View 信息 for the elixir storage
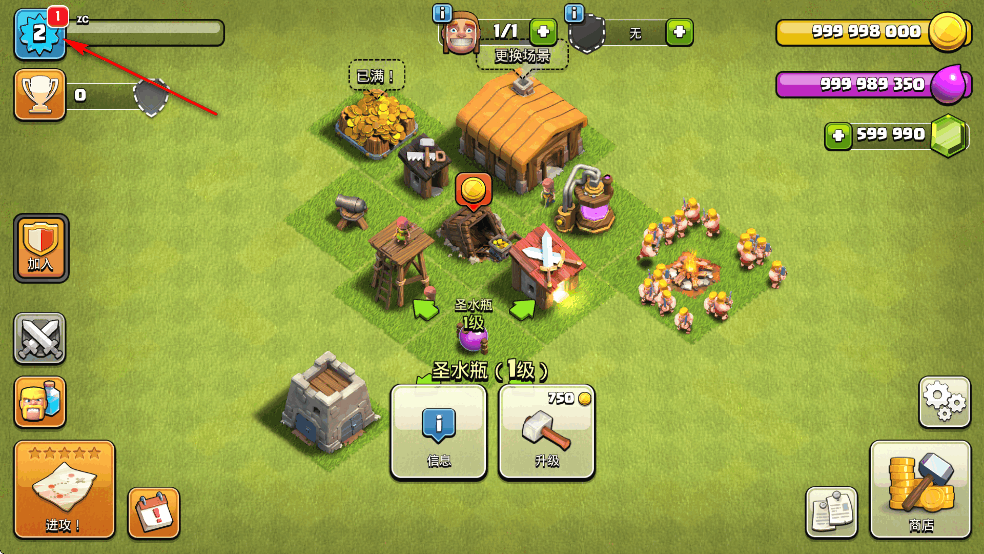Viewport: 984px width, 554px height. 438,432
